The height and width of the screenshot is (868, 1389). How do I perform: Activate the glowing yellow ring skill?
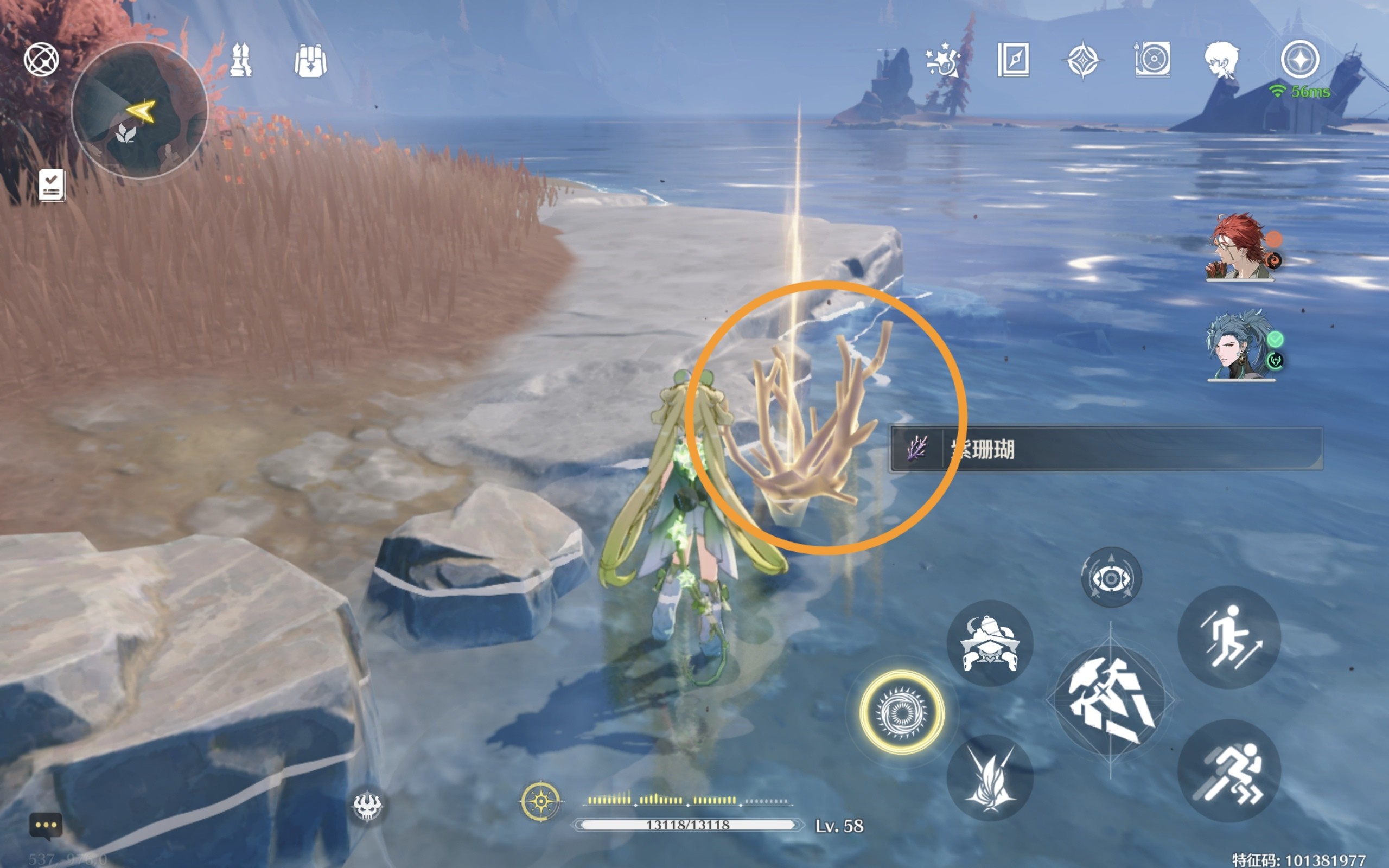click(x=902, y=712)
